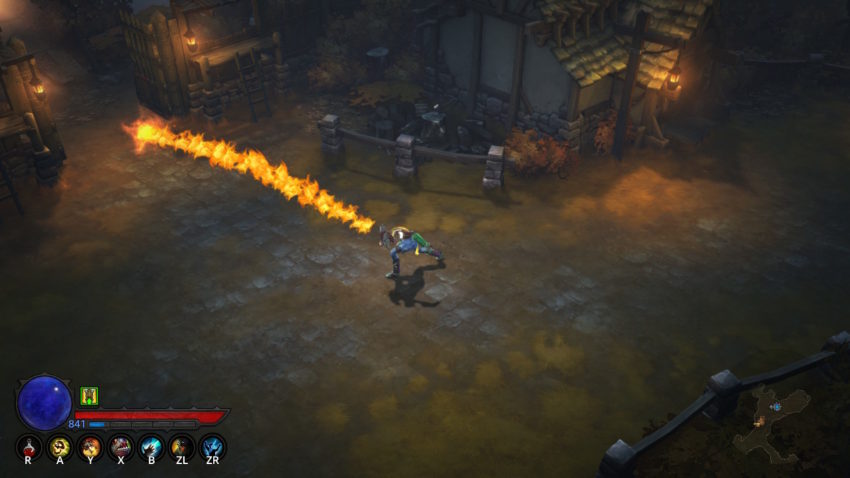Click the blue resource globe
The height and width of the screenshot is (478, 850).
tap(44, 402)
